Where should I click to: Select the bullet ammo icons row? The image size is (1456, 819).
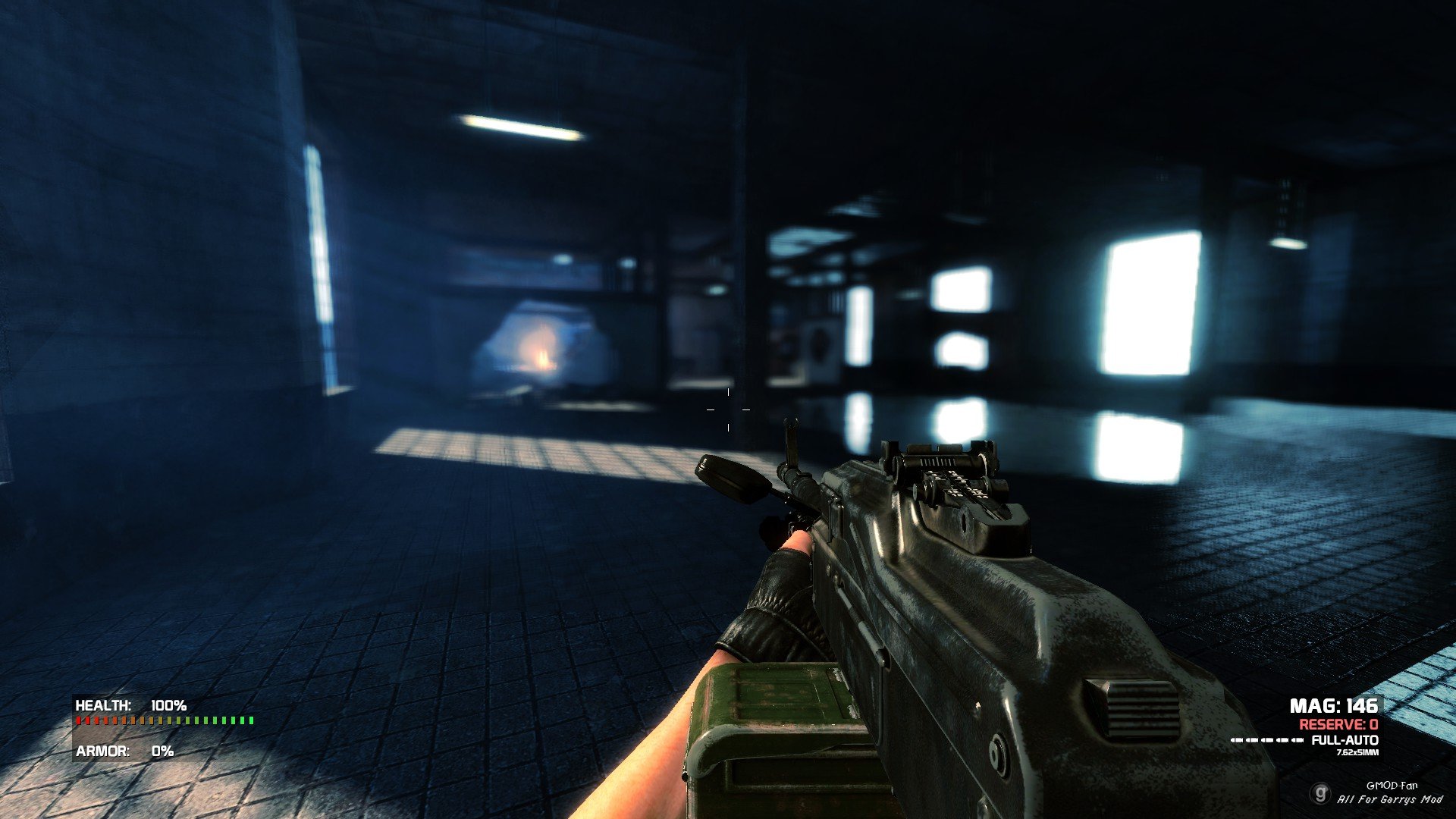click(1266, 740)
